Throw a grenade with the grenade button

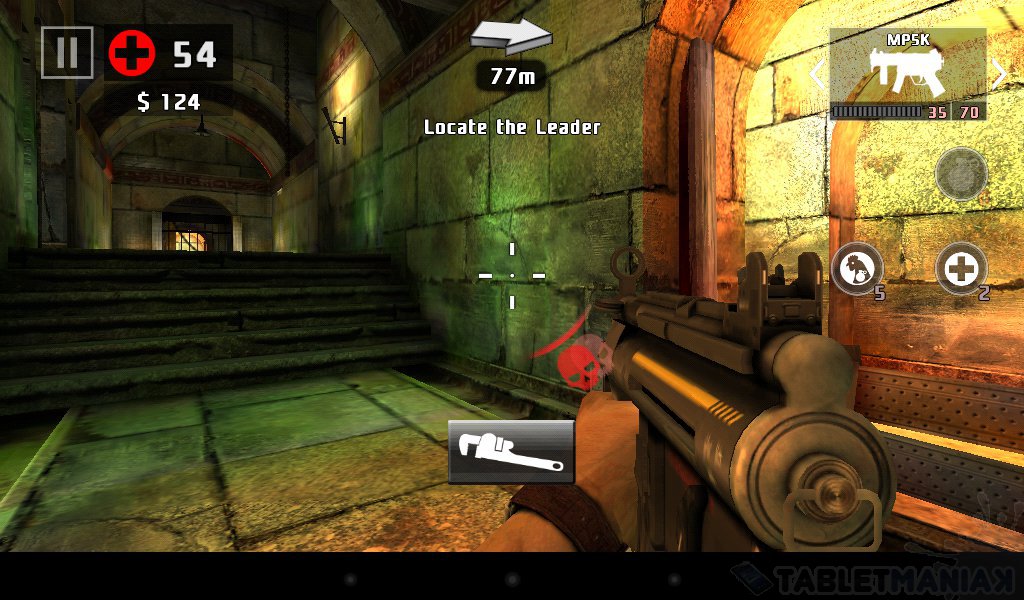961,174
